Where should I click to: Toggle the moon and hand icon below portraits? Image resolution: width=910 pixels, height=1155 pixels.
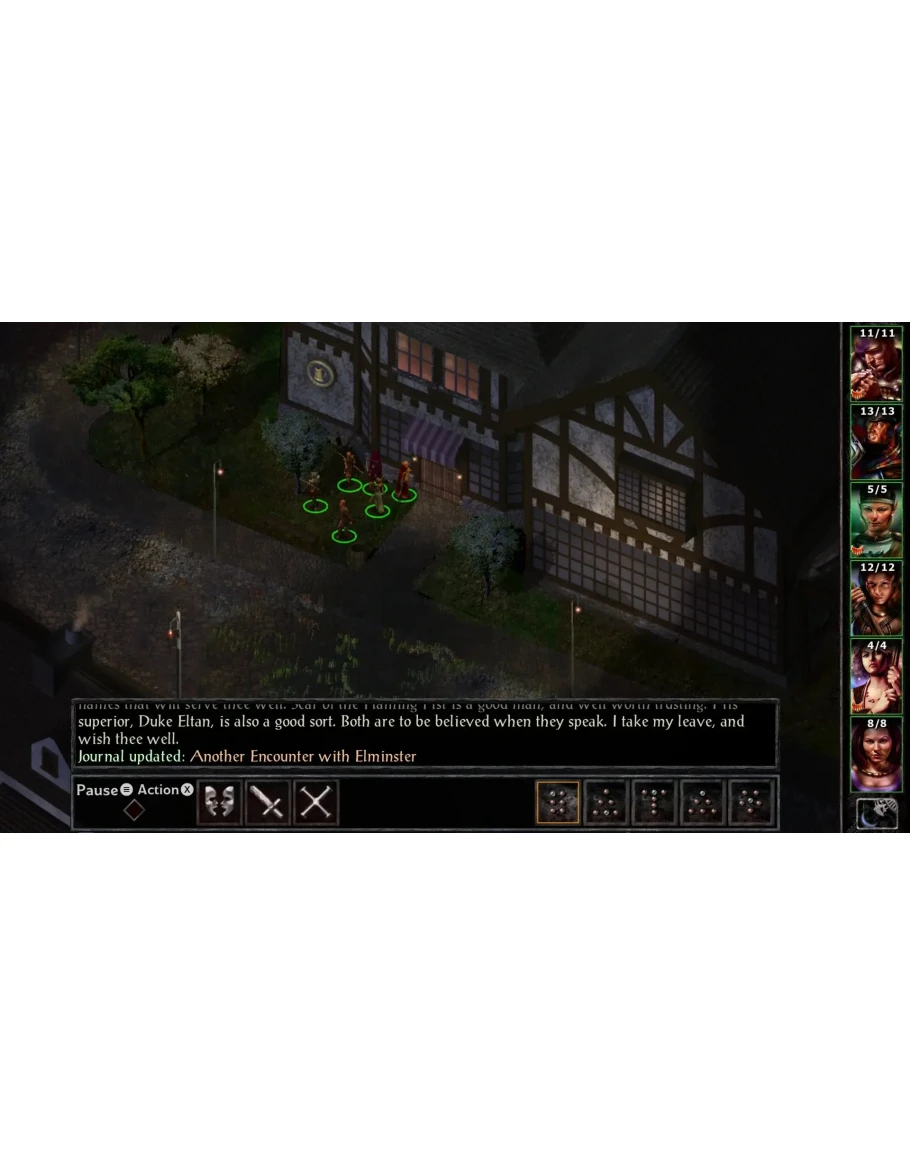[x=876, y=815]
